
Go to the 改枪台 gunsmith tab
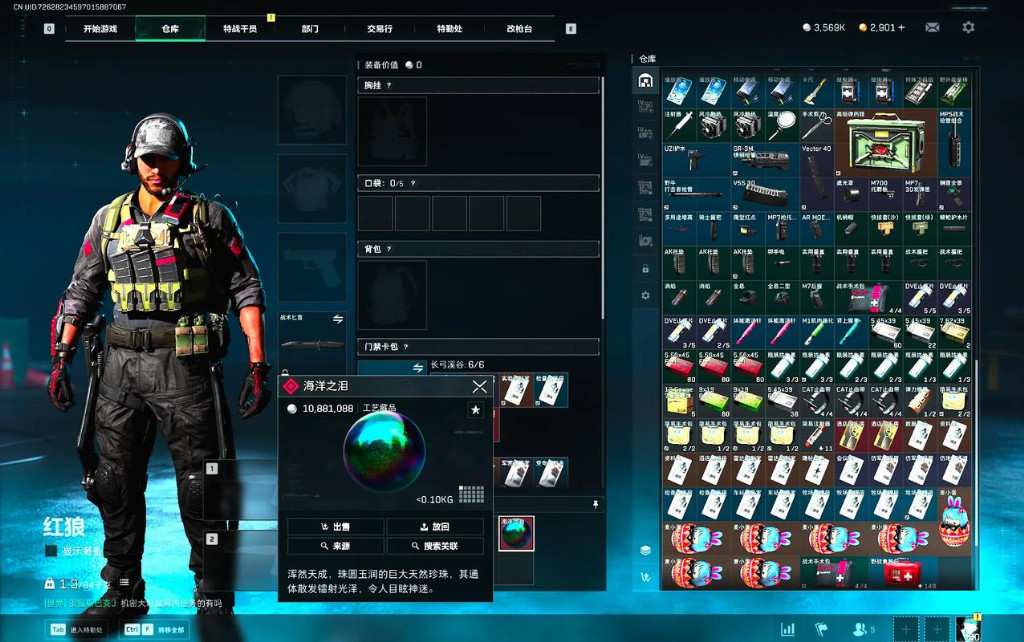tap(520, 29)
